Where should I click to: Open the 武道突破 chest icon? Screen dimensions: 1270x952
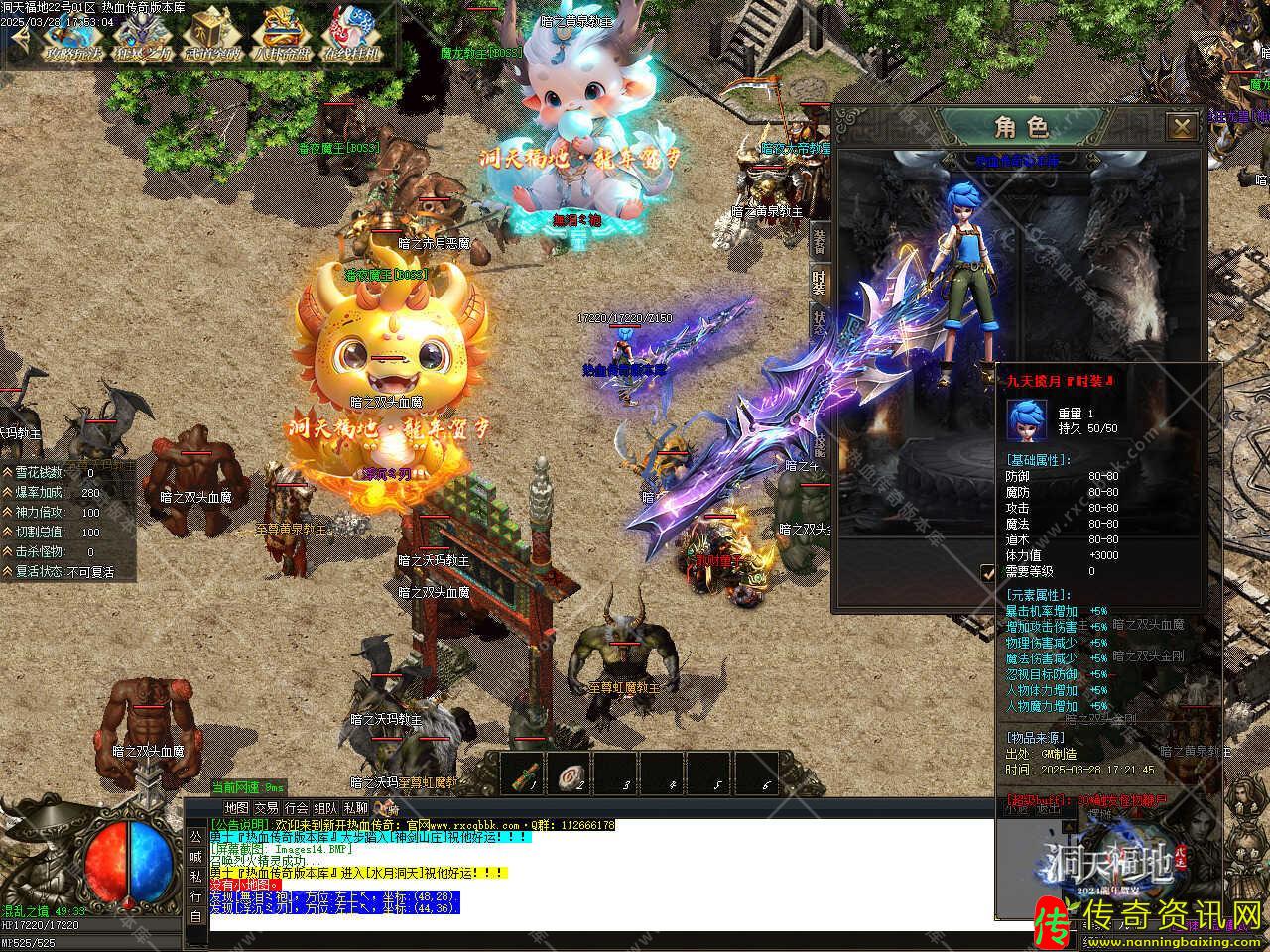(x=212, y=38)
